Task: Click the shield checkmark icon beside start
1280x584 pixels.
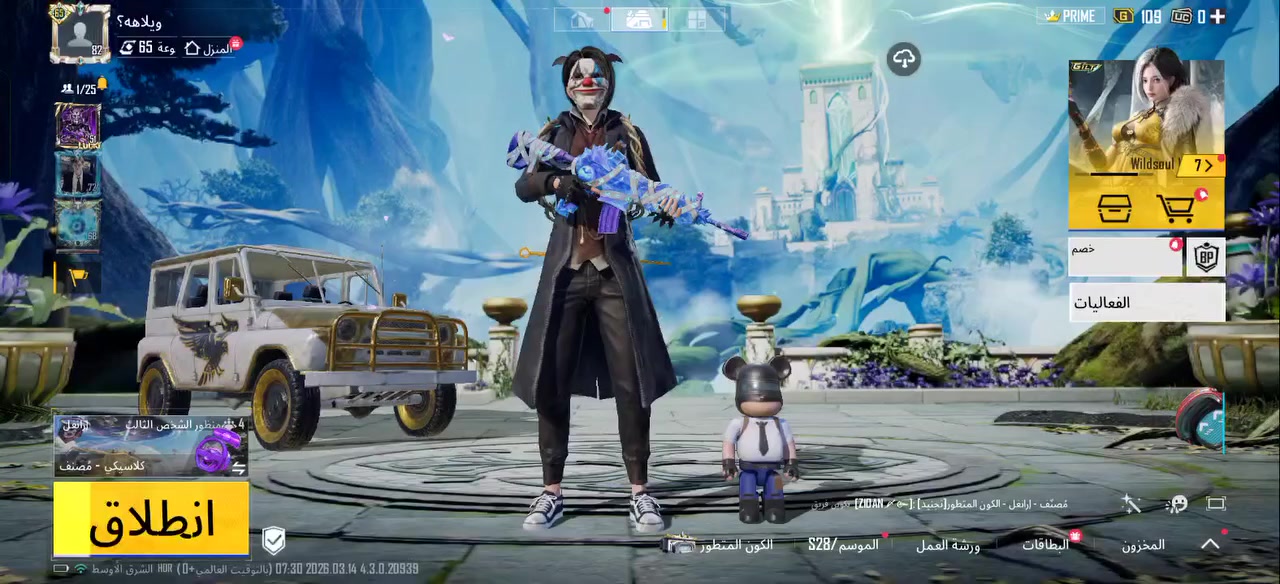Action: click(274, 541)
